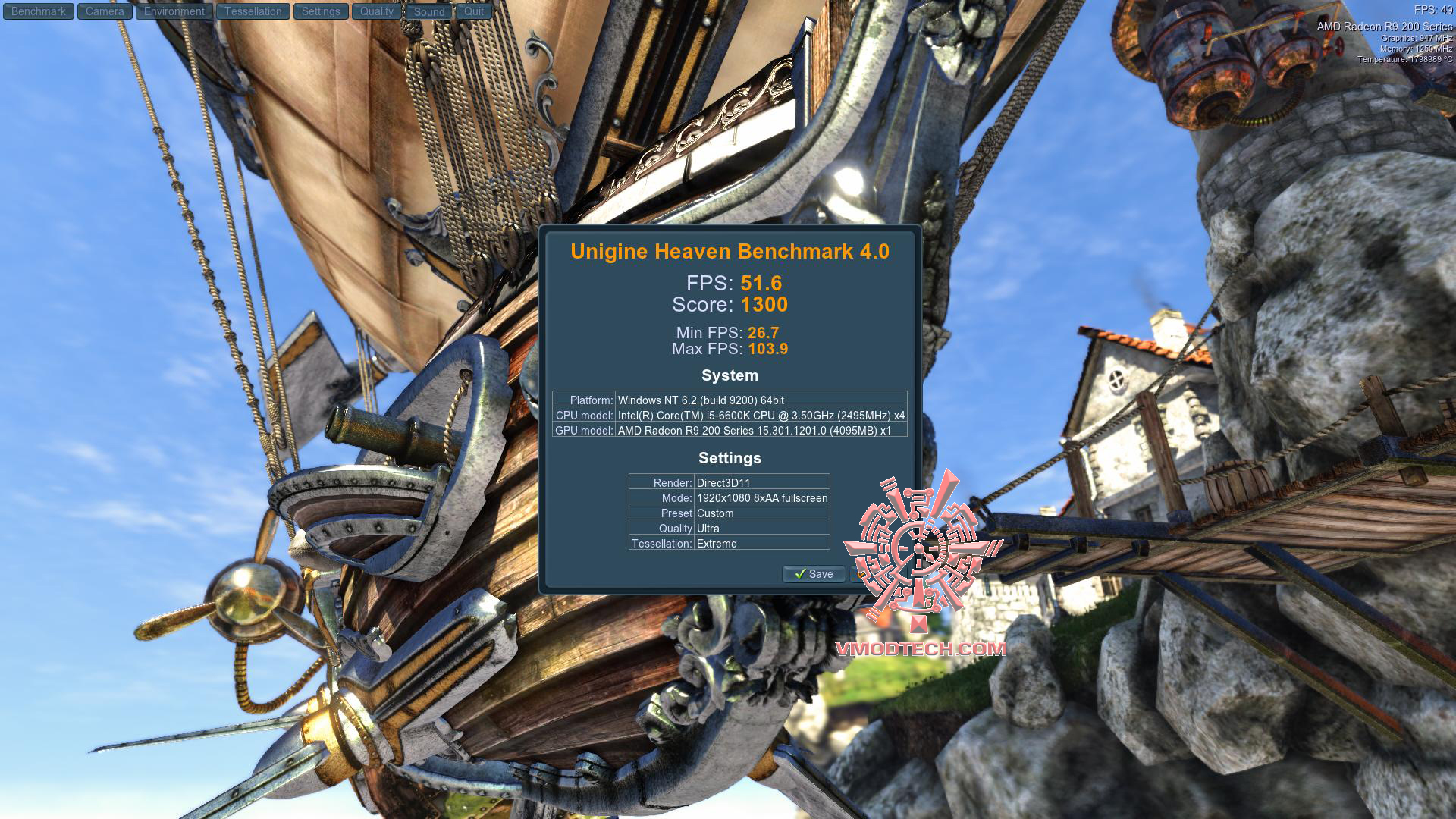Screen dimensions: 1456x819
Task: Quit the benchmark
Action: [x=474, y=11]
